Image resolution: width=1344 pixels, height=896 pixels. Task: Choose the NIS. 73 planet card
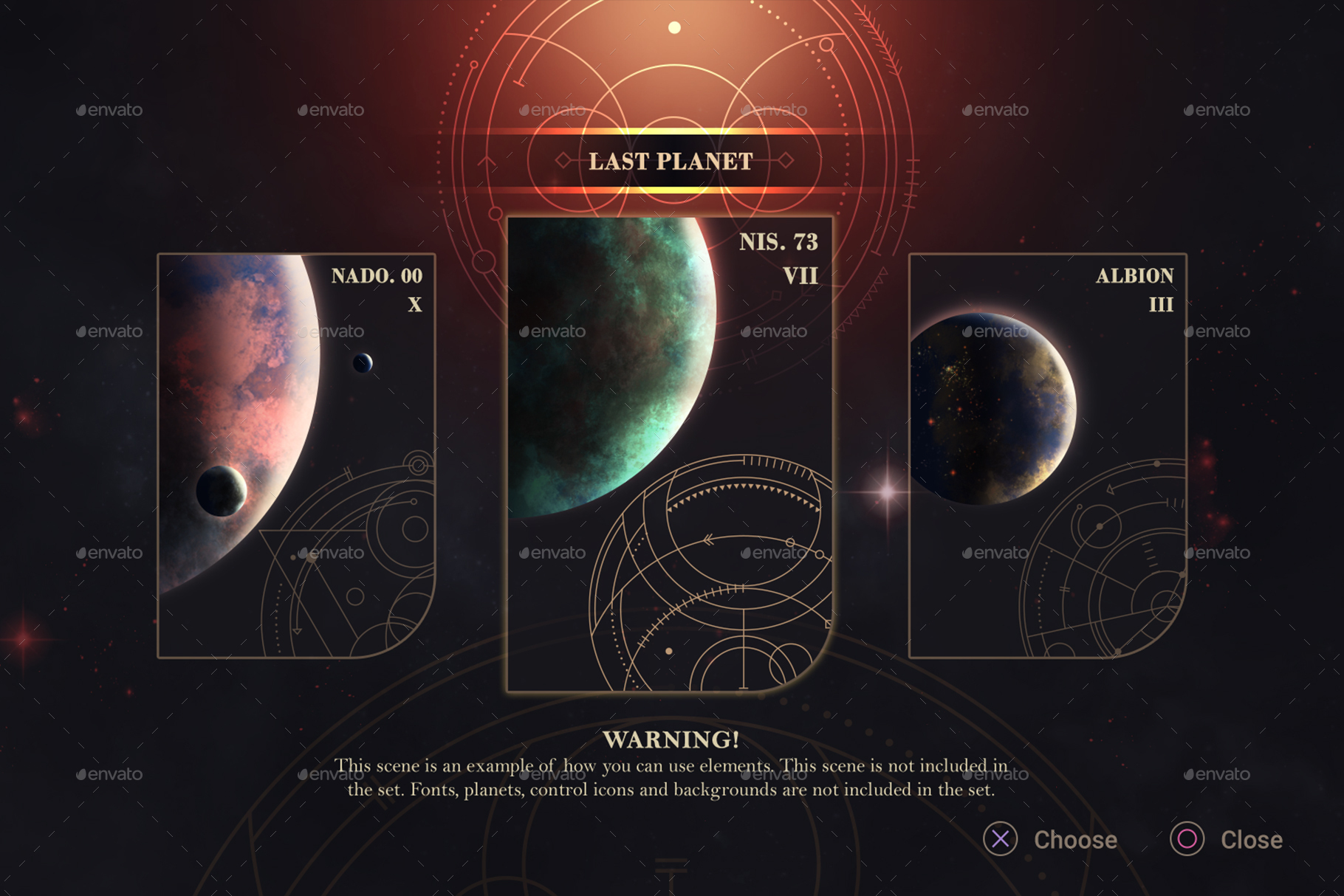[x=670, y=454]
